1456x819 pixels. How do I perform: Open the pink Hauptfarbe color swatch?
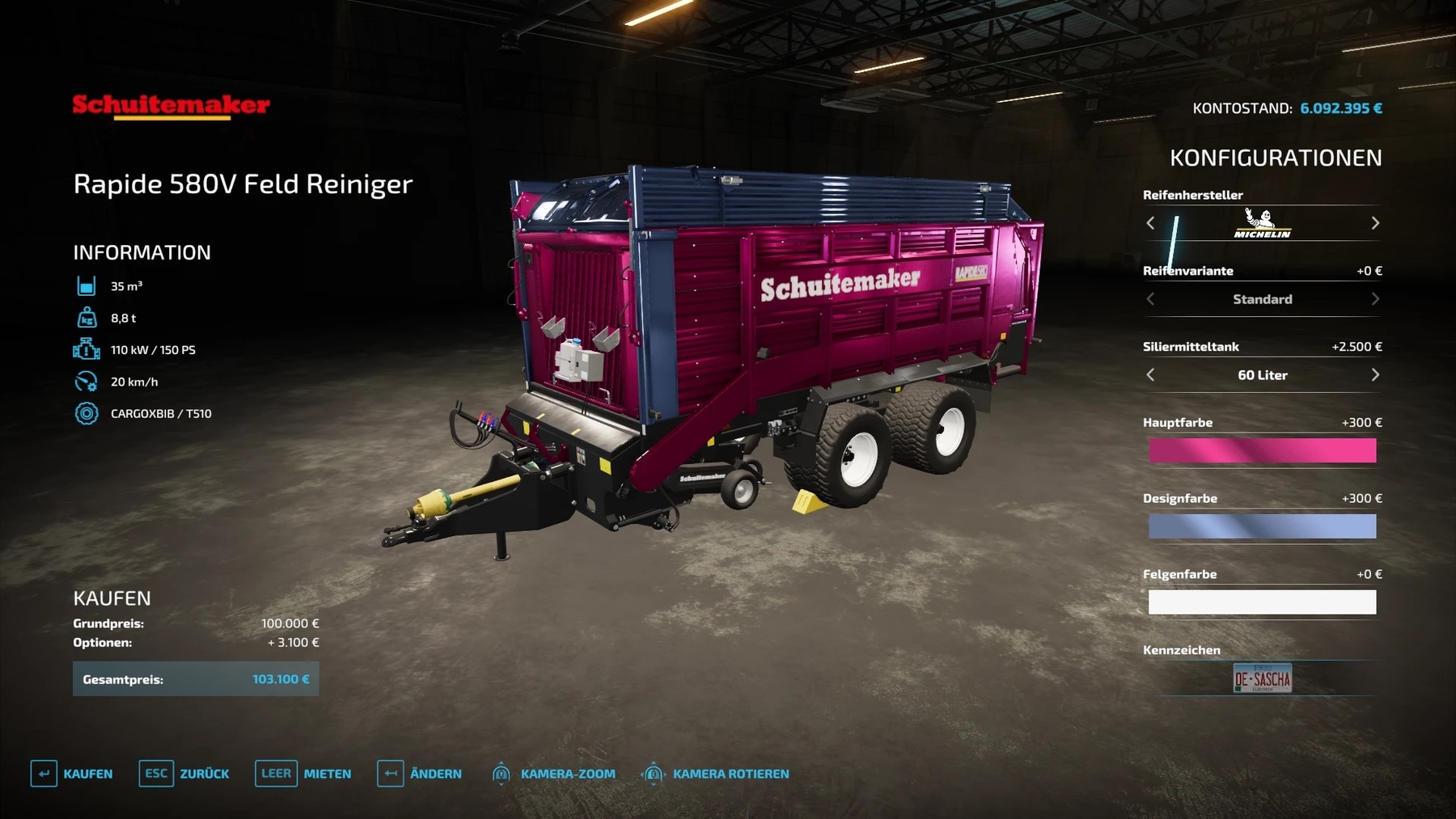[1262, 450]
